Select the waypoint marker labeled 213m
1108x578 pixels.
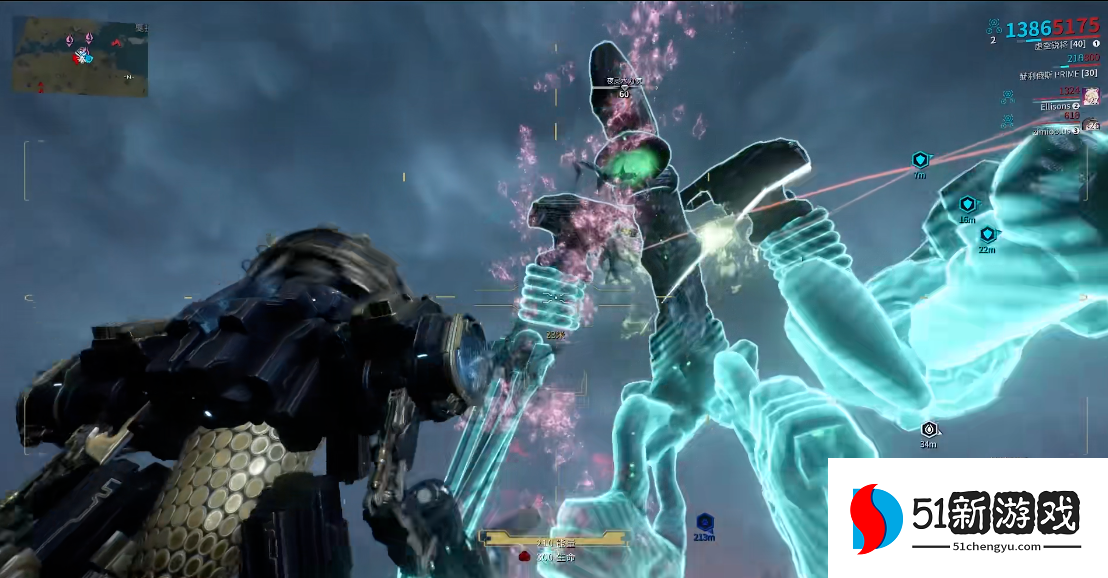tap(704, 522)
